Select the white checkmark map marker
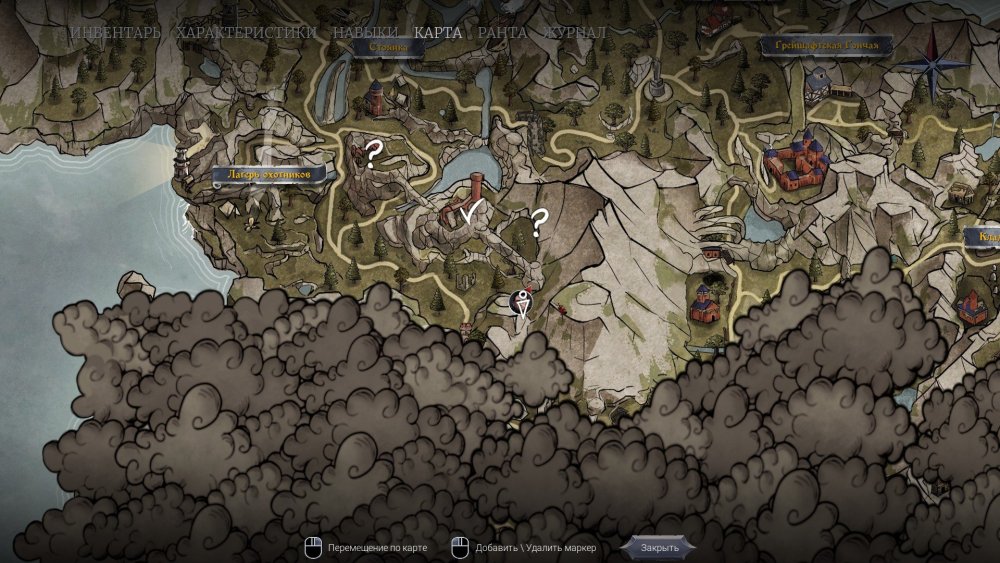Image resolution: width=1000 pixels, height=563 pixels. pyautogui.click(x=466, y=211)
